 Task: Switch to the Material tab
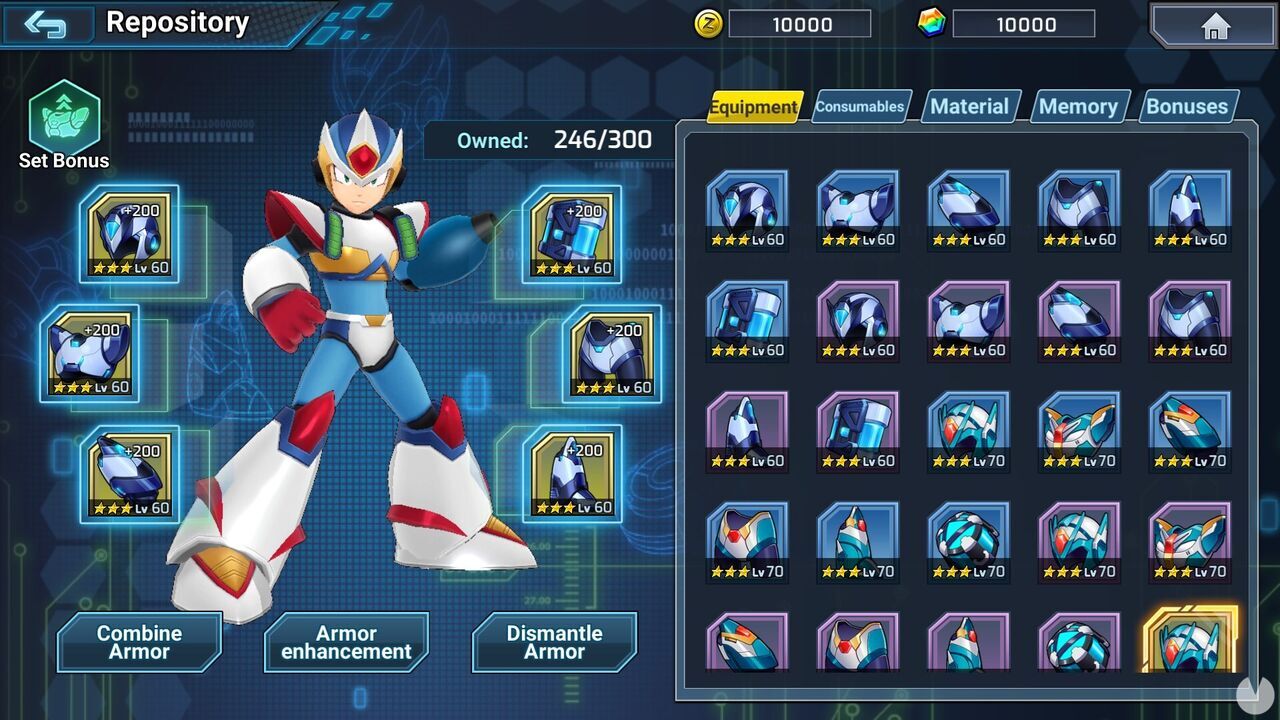[969, 105]
